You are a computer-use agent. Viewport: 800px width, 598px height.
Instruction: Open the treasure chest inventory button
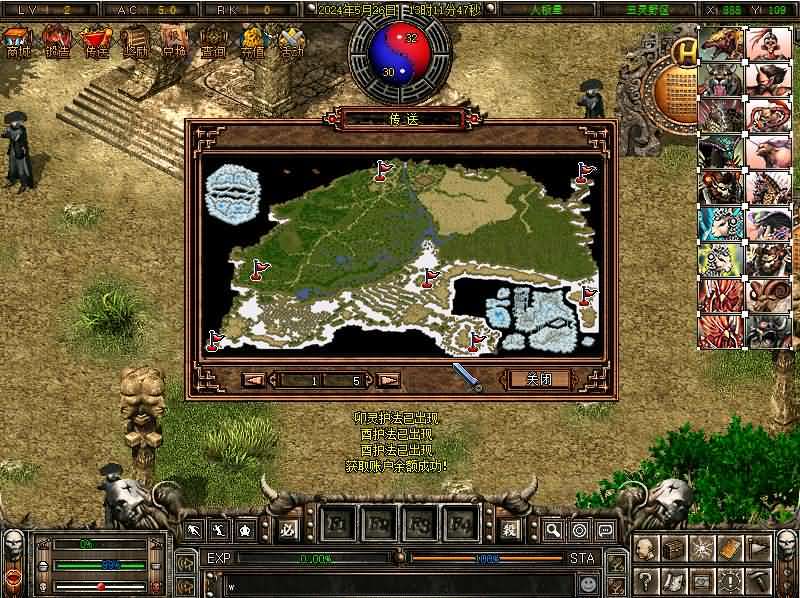(673, 549)
